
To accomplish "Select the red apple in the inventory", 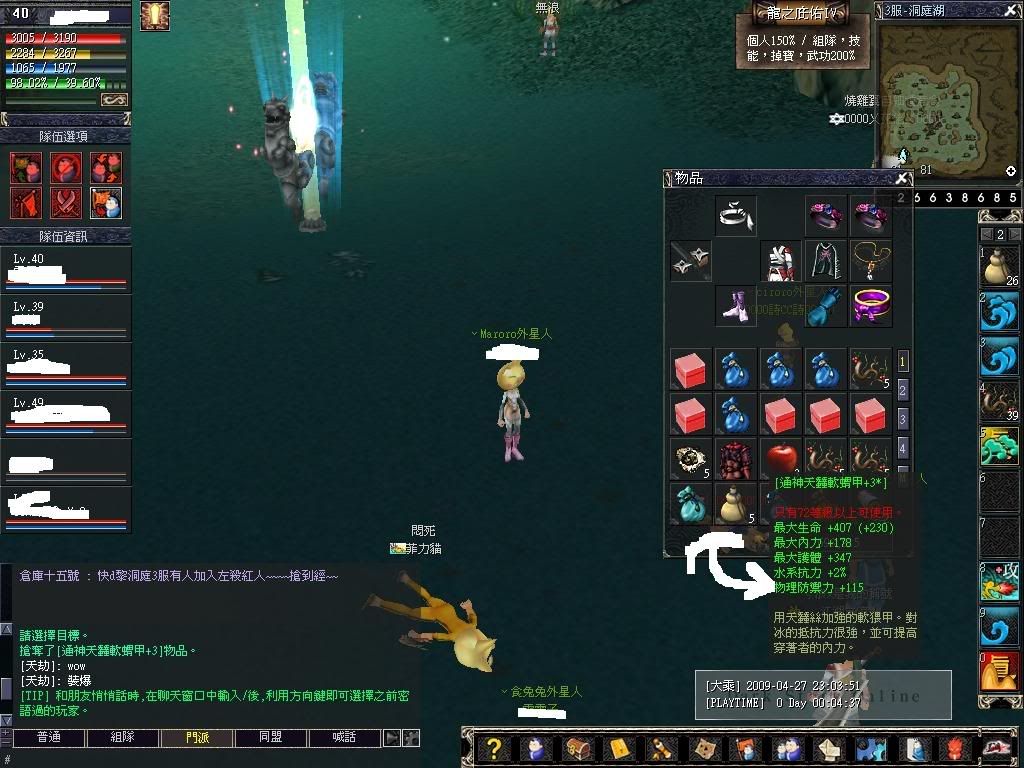I will 781,458.
